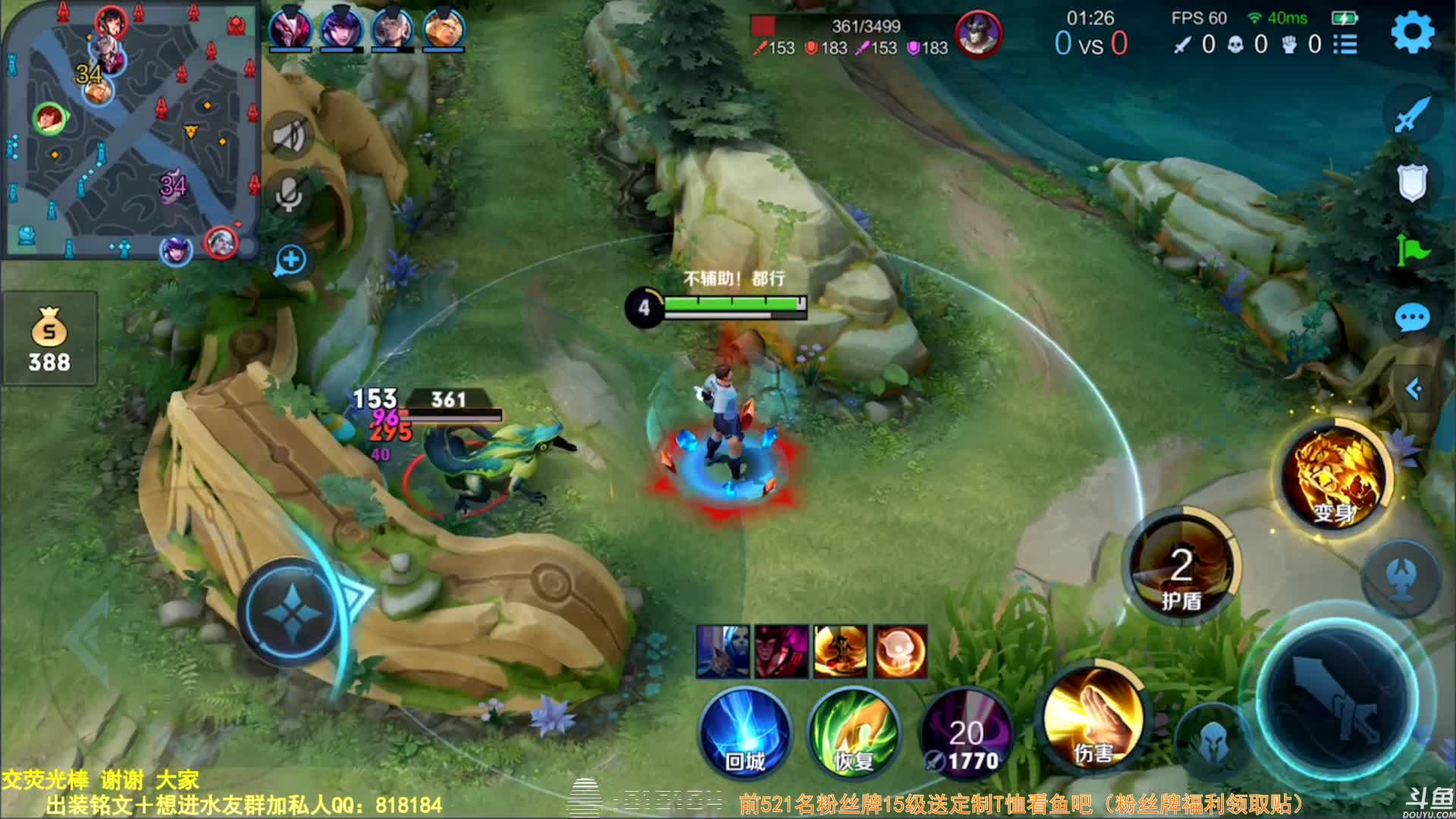Send the sword attack signal

coord(1411,115)
